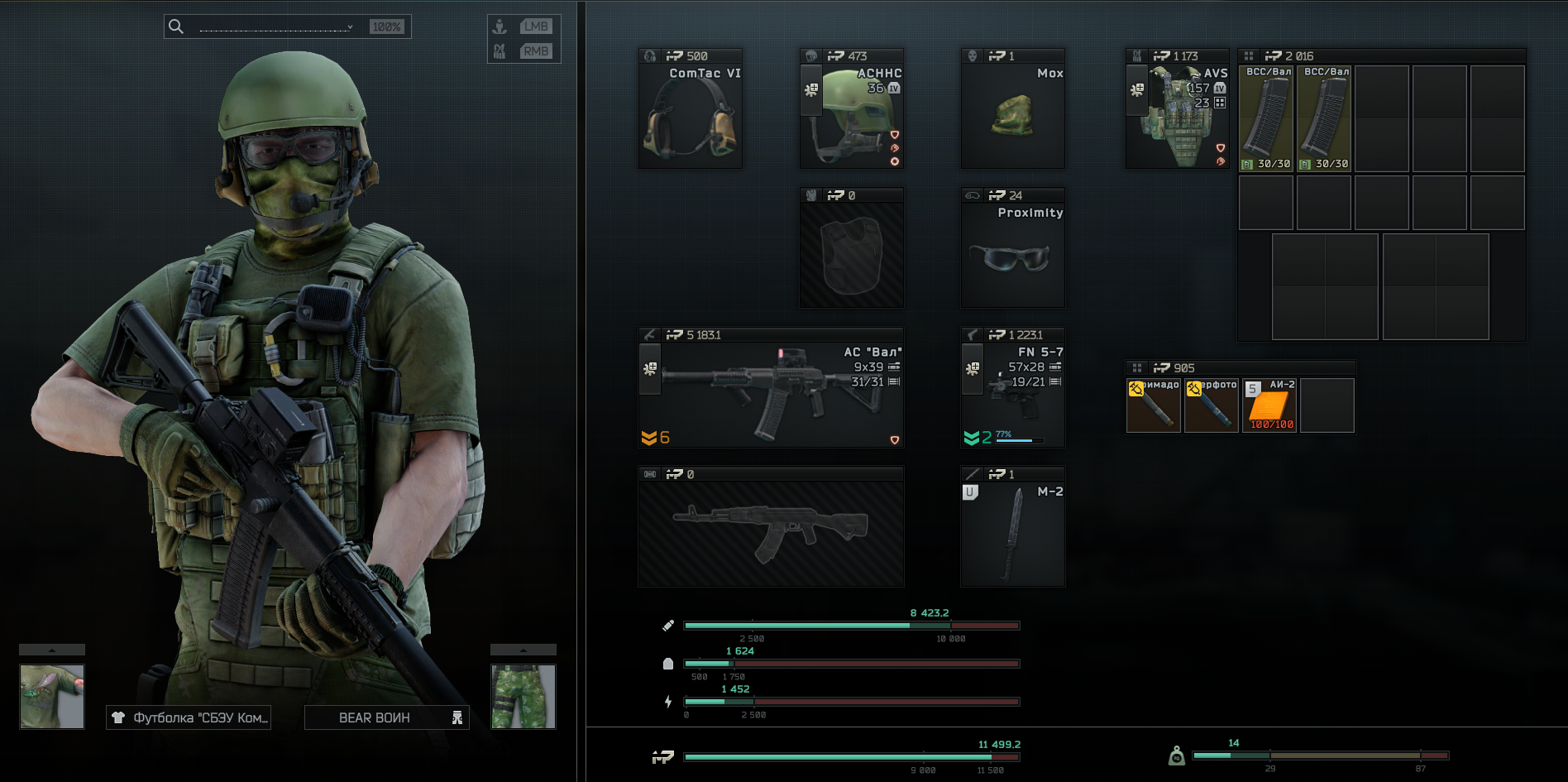Image resolution: width=1568 pixels, height=782 pixels.
Task: Select the АСННС helmet slot
Action: pos(852,116)
